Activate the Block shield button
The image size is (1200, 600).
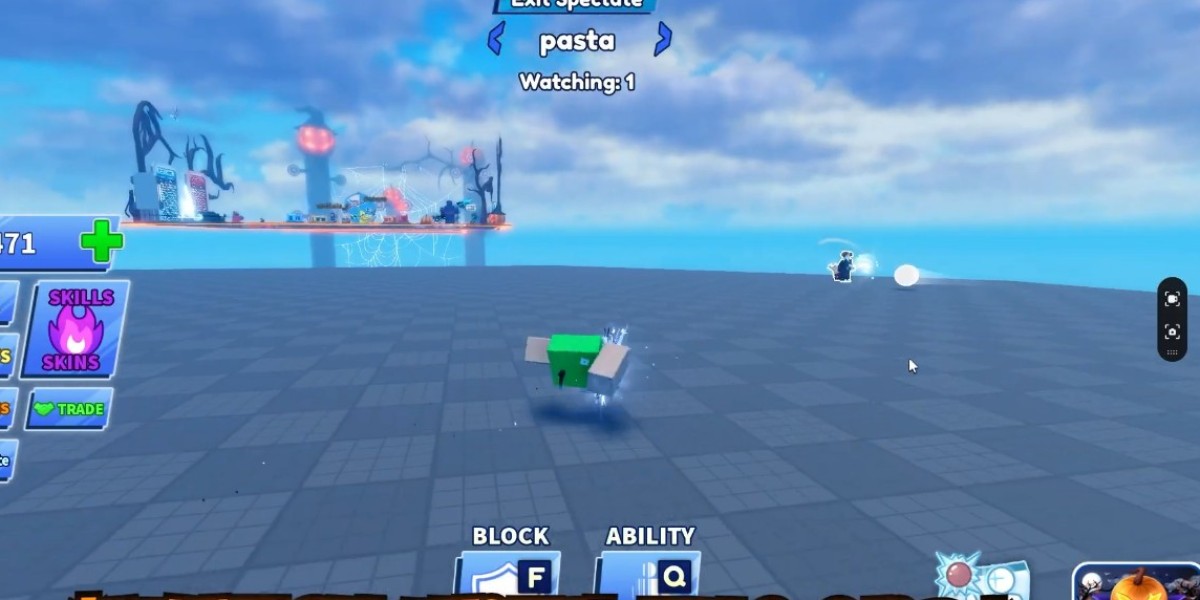tap(509, 575)
